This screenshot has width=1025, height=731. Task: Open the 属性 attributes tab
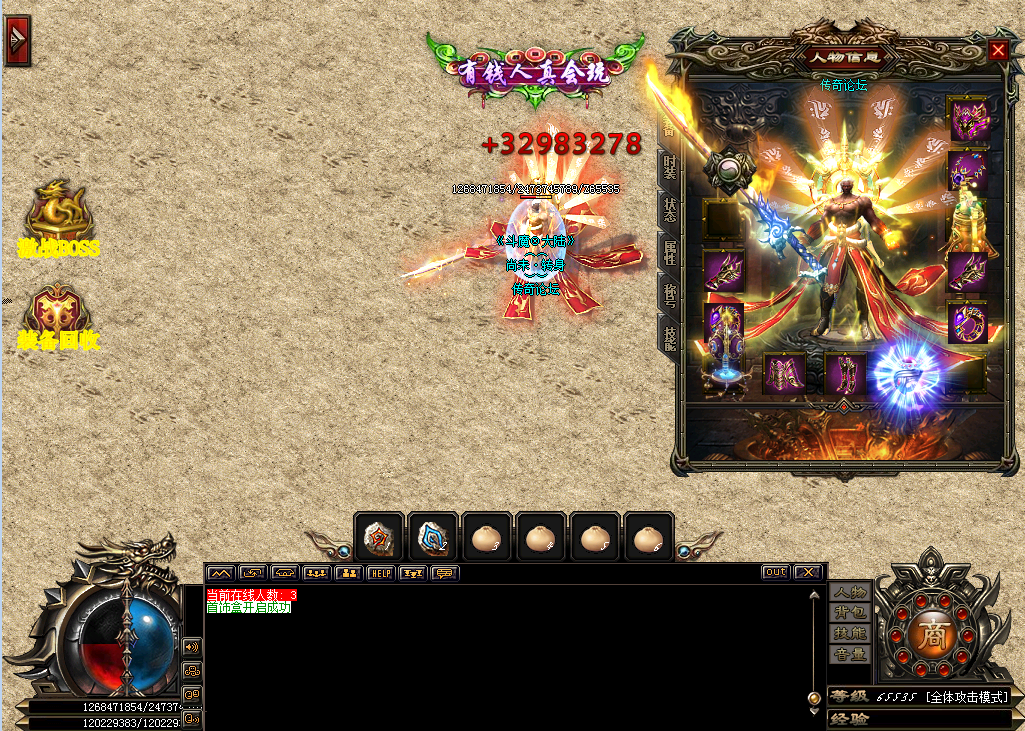coord(669,251)
